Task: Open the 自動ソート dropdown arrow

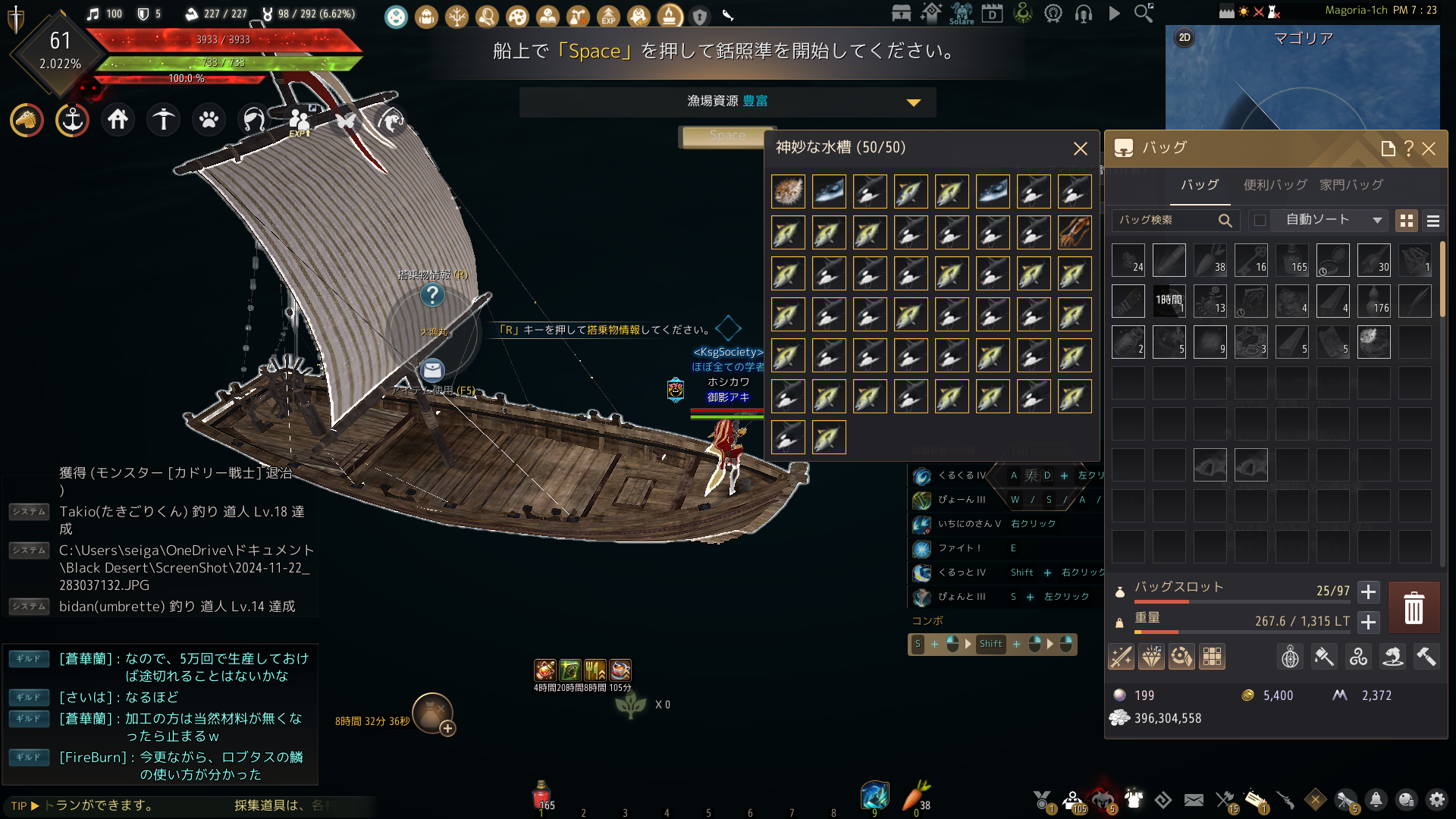Action: (1377, 220)
